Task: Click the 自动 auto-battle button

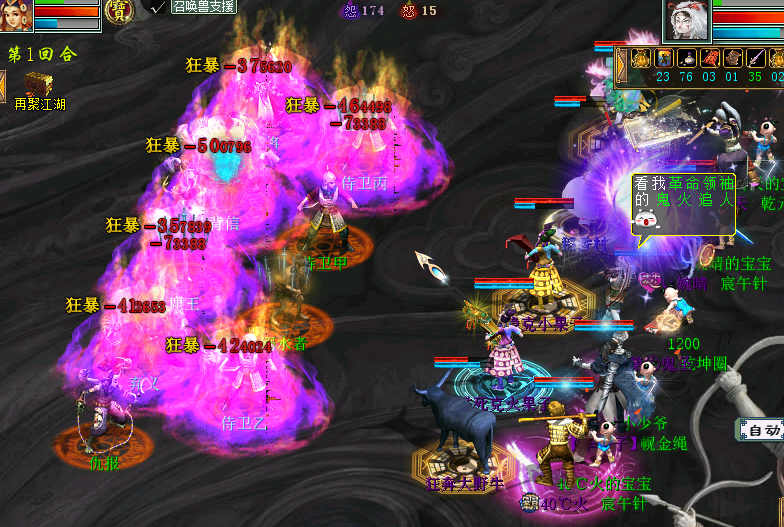Action: (x=764, y=431)
